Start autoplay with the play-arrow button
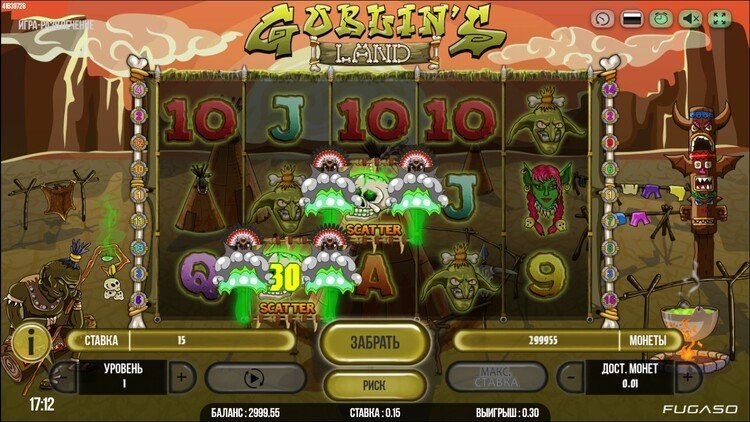 point(255,377)
